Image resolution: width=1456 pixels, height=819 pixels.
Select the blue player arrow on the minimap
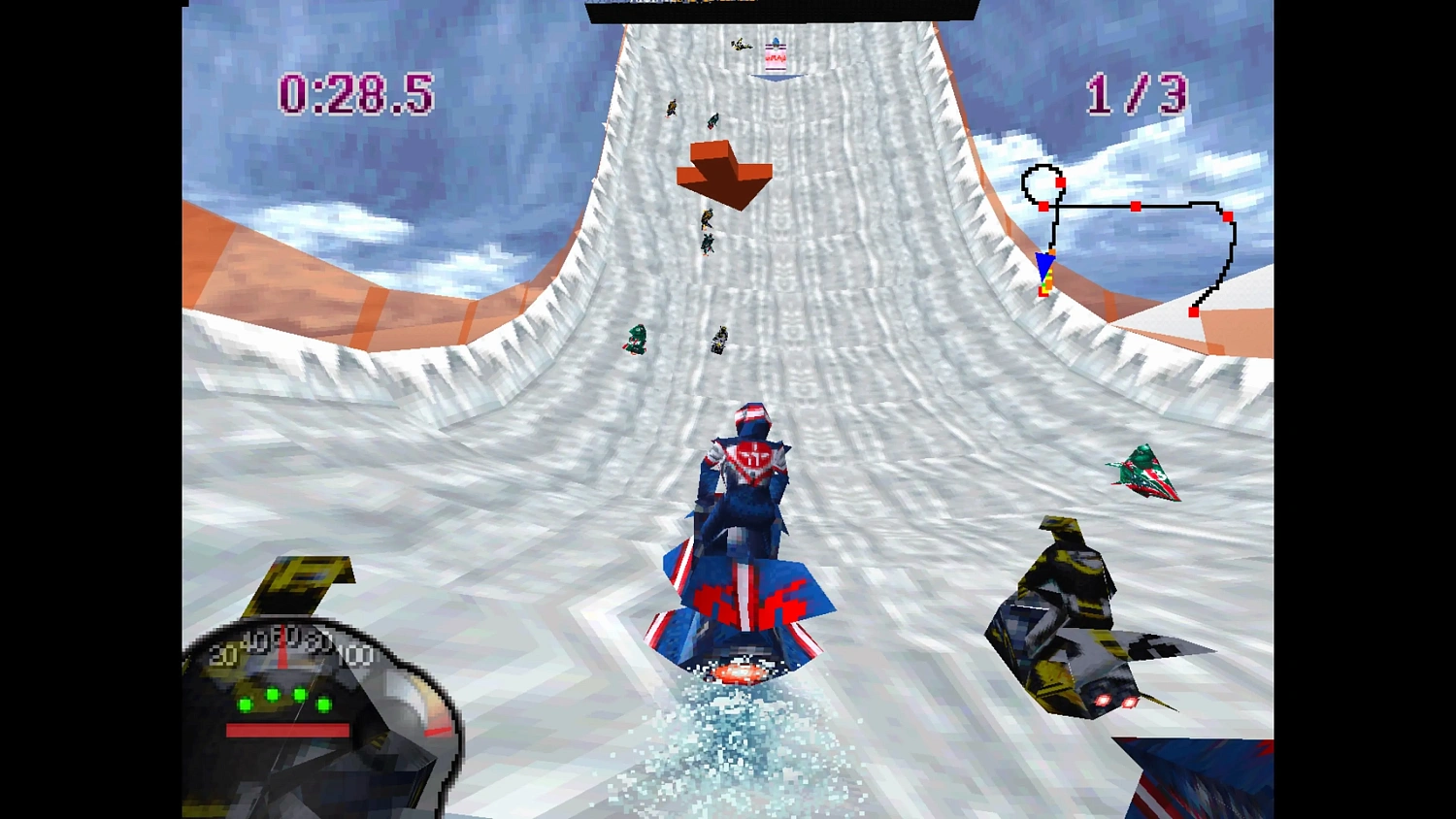(1045, 265)
